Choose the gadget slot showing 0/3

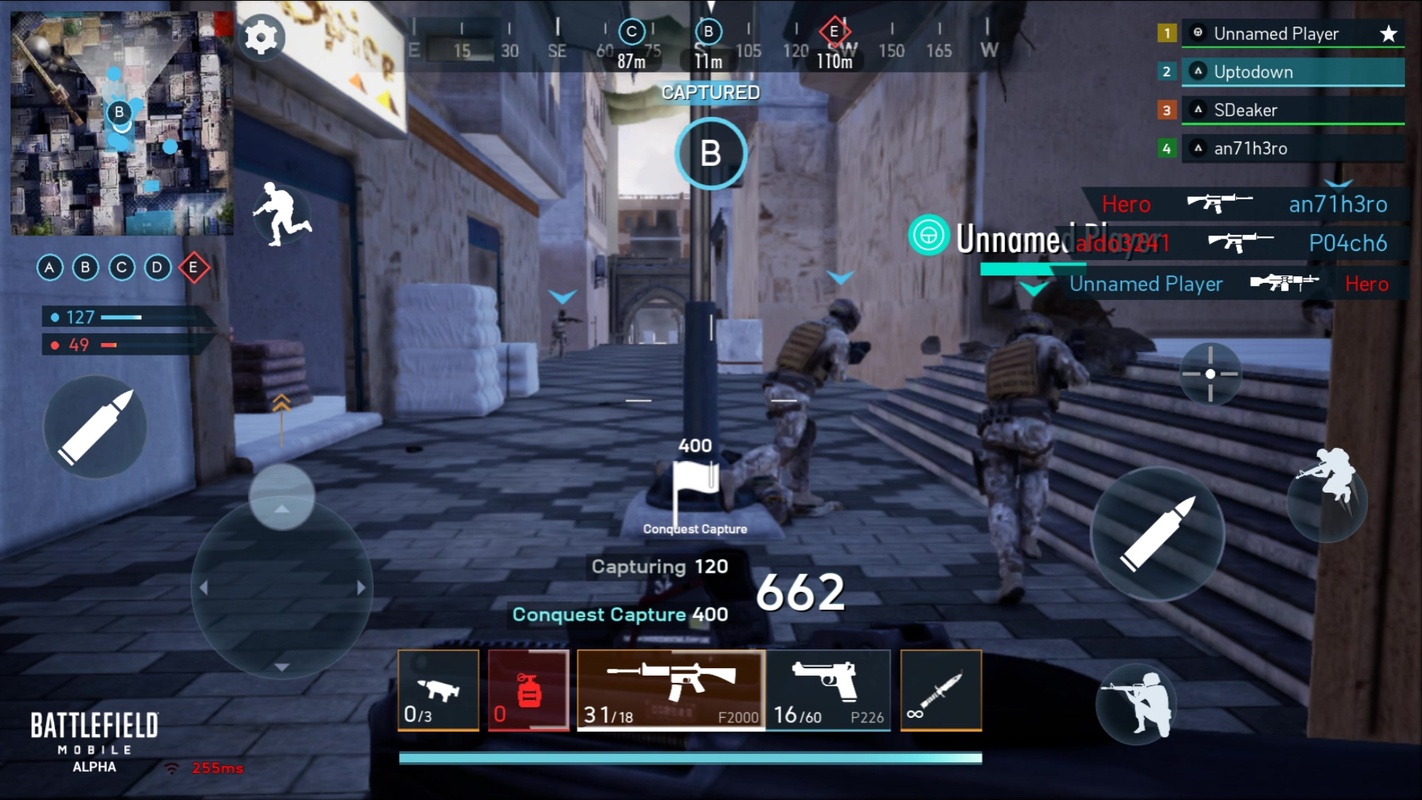438,689
